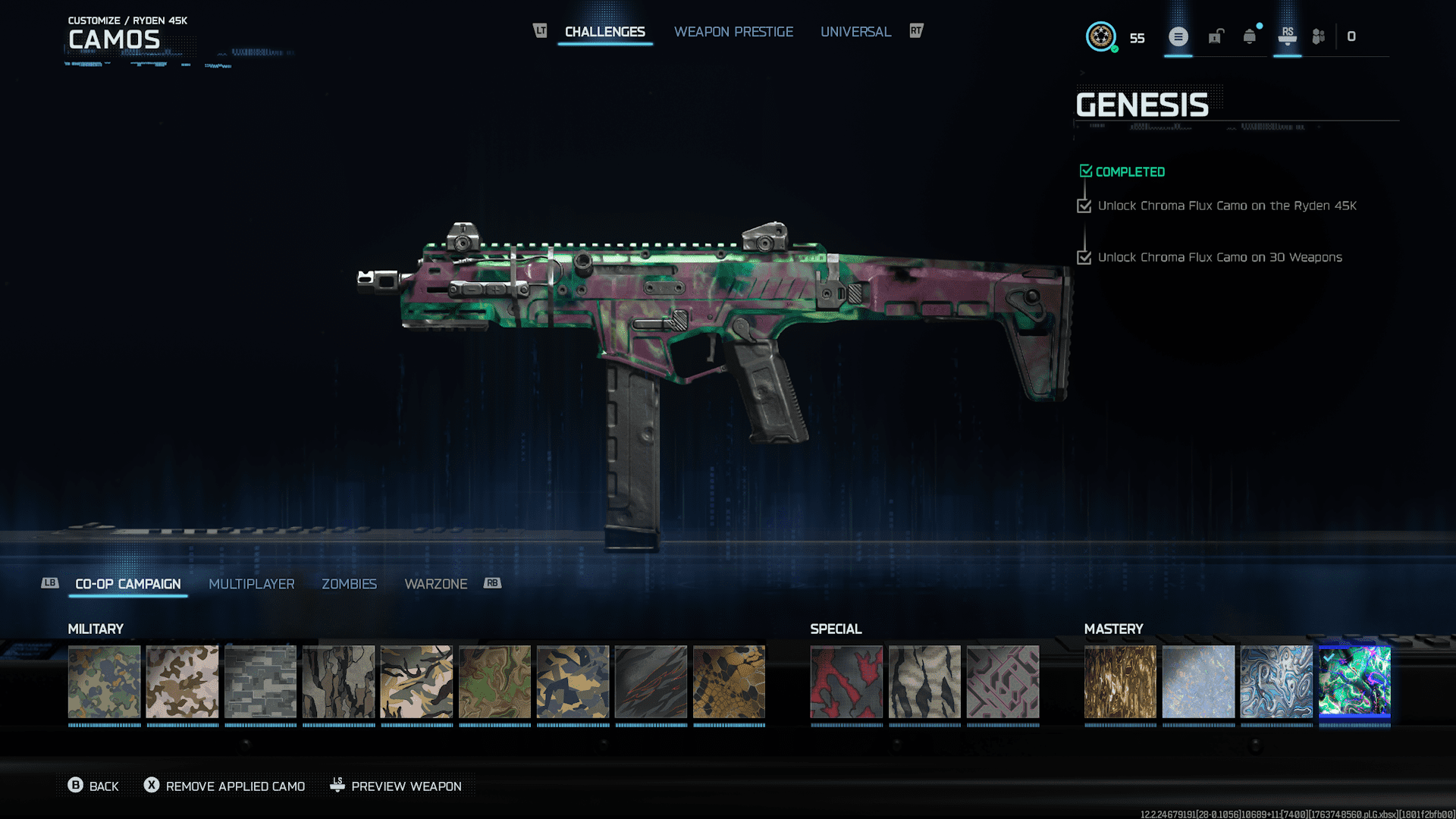Switch to the Weapon Prestige tab
This screenshot has width=1456, height=819.
pos(733,32)
